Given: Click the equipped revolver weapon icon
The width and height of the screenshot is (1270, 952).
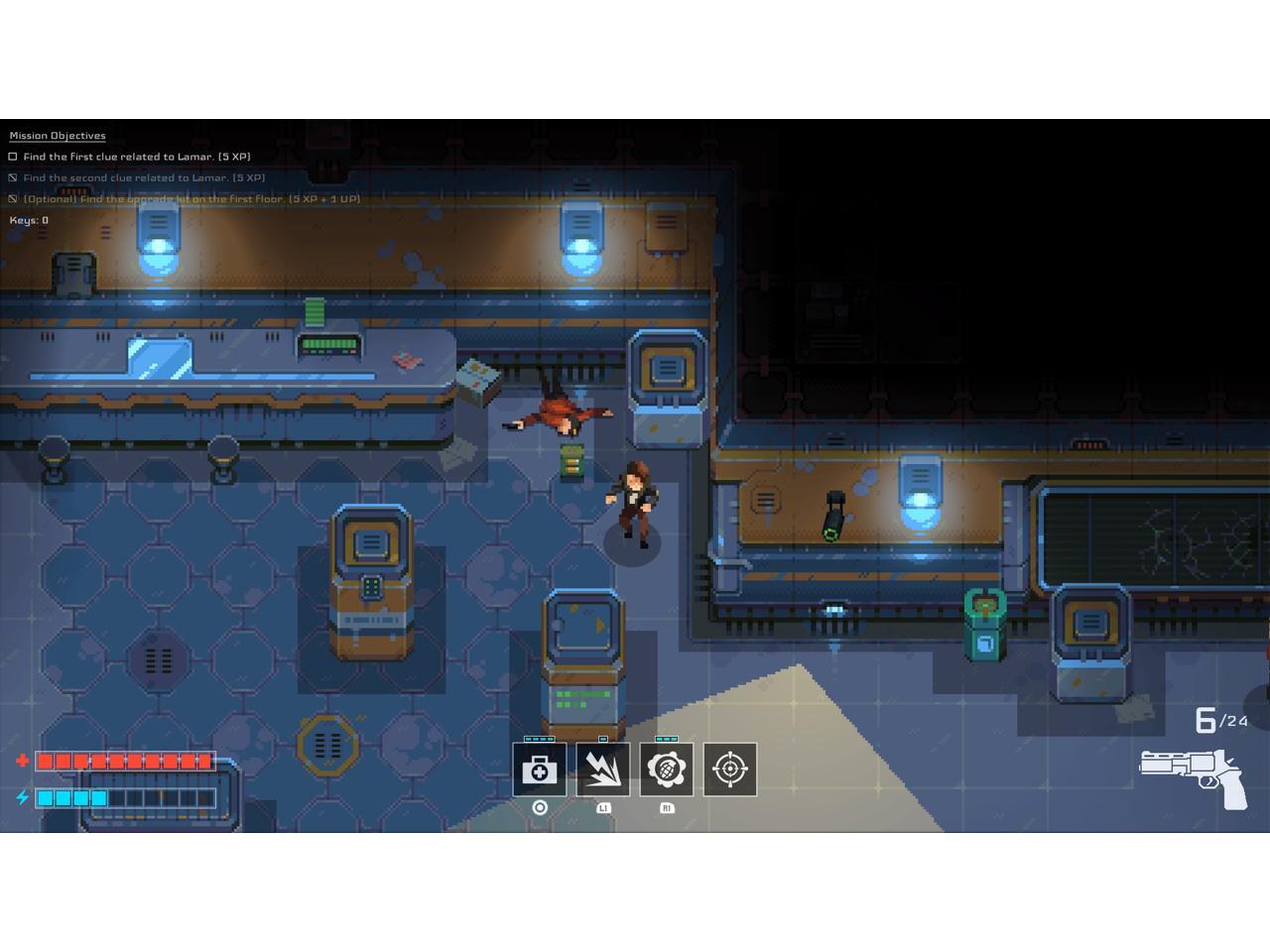Looking at the screenshot, I should click(1194, 776).
